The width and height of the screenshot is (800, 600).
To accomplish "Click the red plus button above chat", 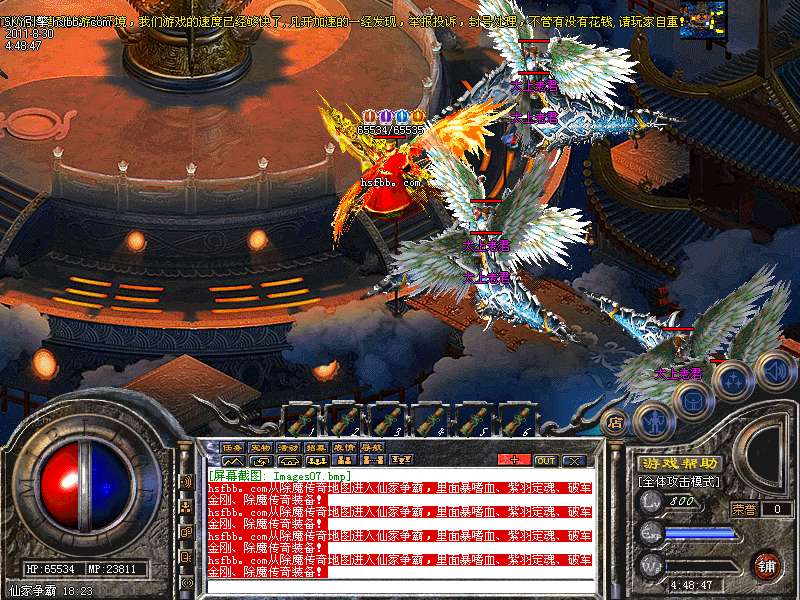I will point(514,460).
